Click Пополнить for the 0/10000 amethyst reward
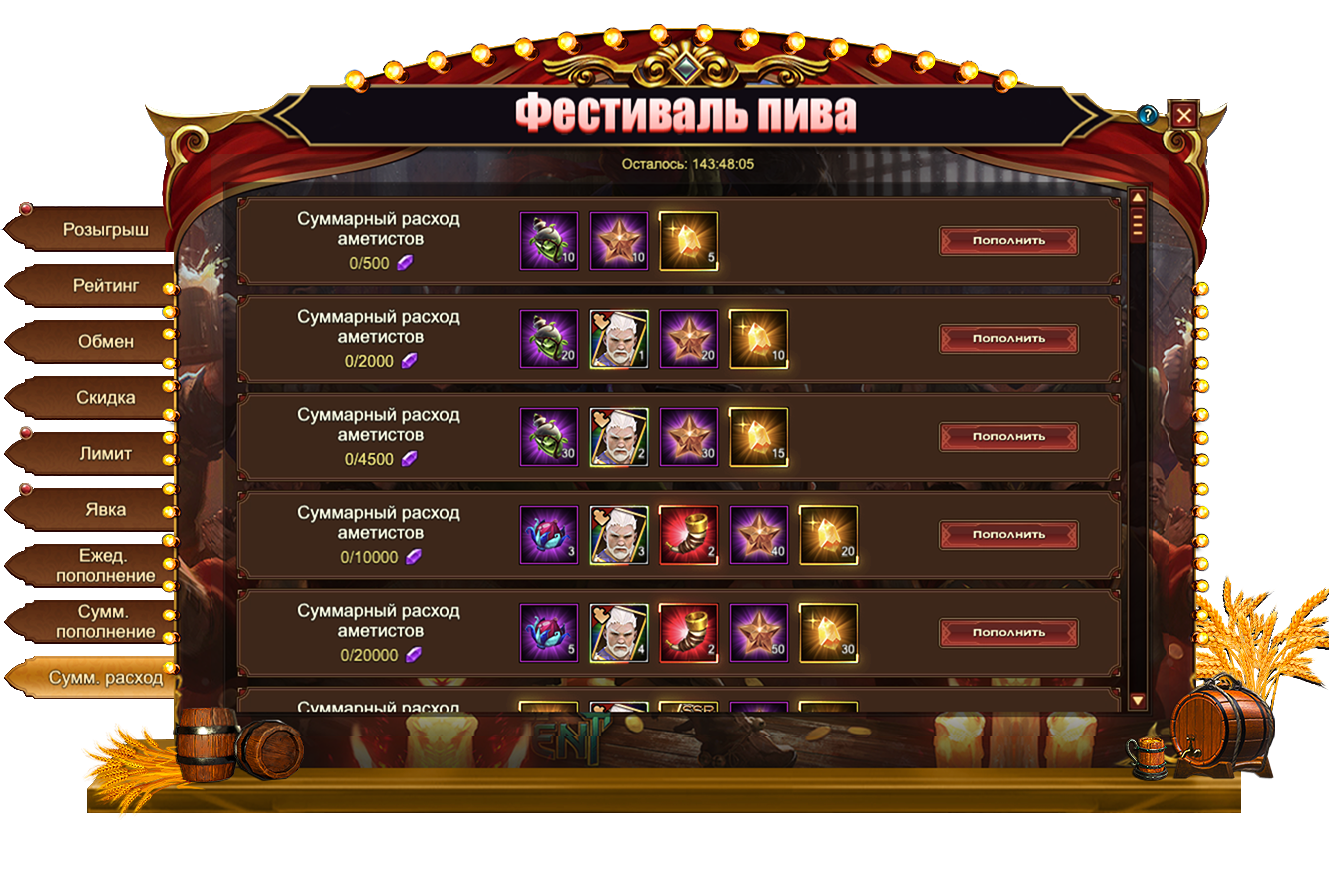The image size is (1329, 870). pyautogui.click(x=1008, y=535)
